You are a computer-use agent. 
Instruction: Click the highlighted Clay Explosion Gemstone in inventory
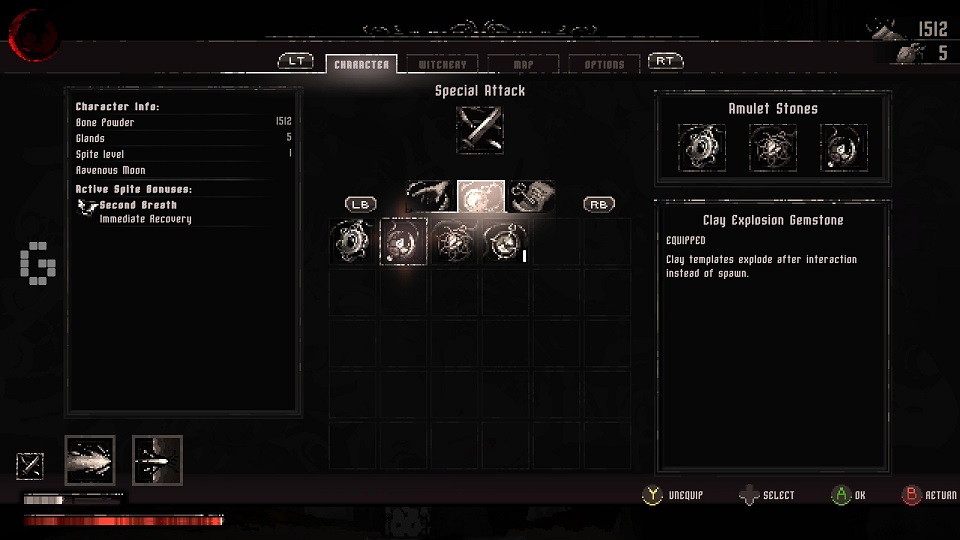click(x=404, y=242)
